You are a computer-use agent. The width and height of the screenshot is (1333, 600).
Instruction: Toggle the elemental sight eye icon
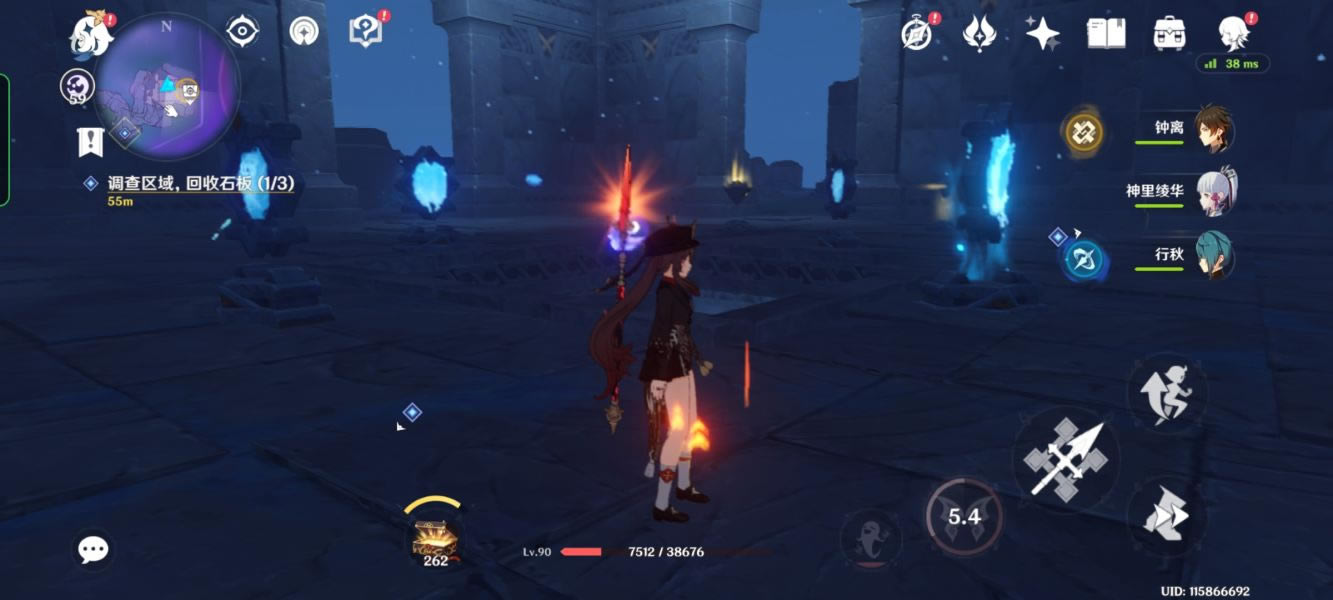[x=242, y=31]
